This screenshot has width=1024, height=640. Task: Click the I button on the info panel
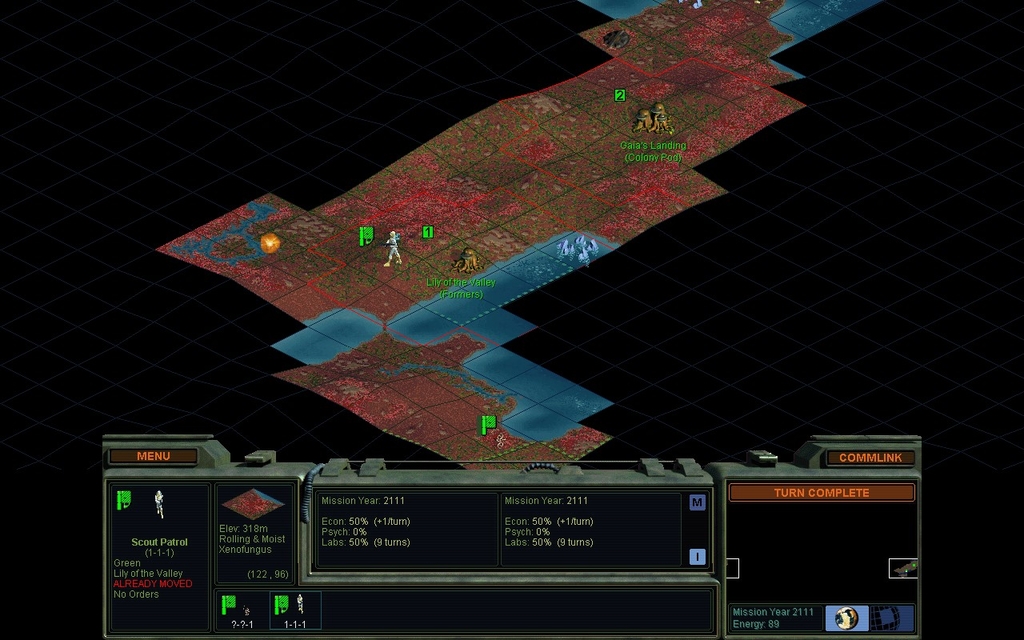pyautogui.click(x=697, y=556)
